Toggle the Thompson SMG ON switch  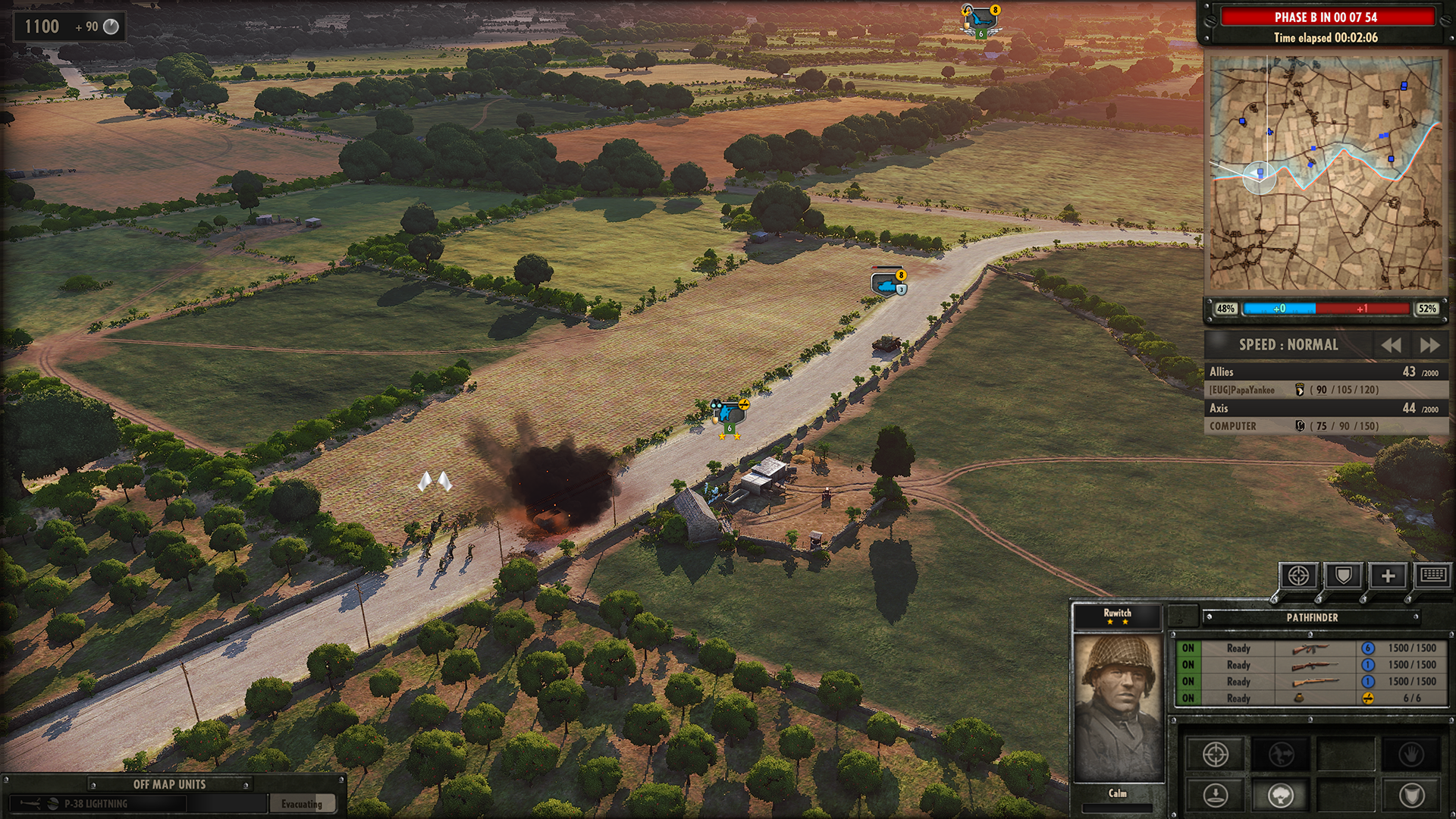pyautogui.click(x=1187, y=648)
